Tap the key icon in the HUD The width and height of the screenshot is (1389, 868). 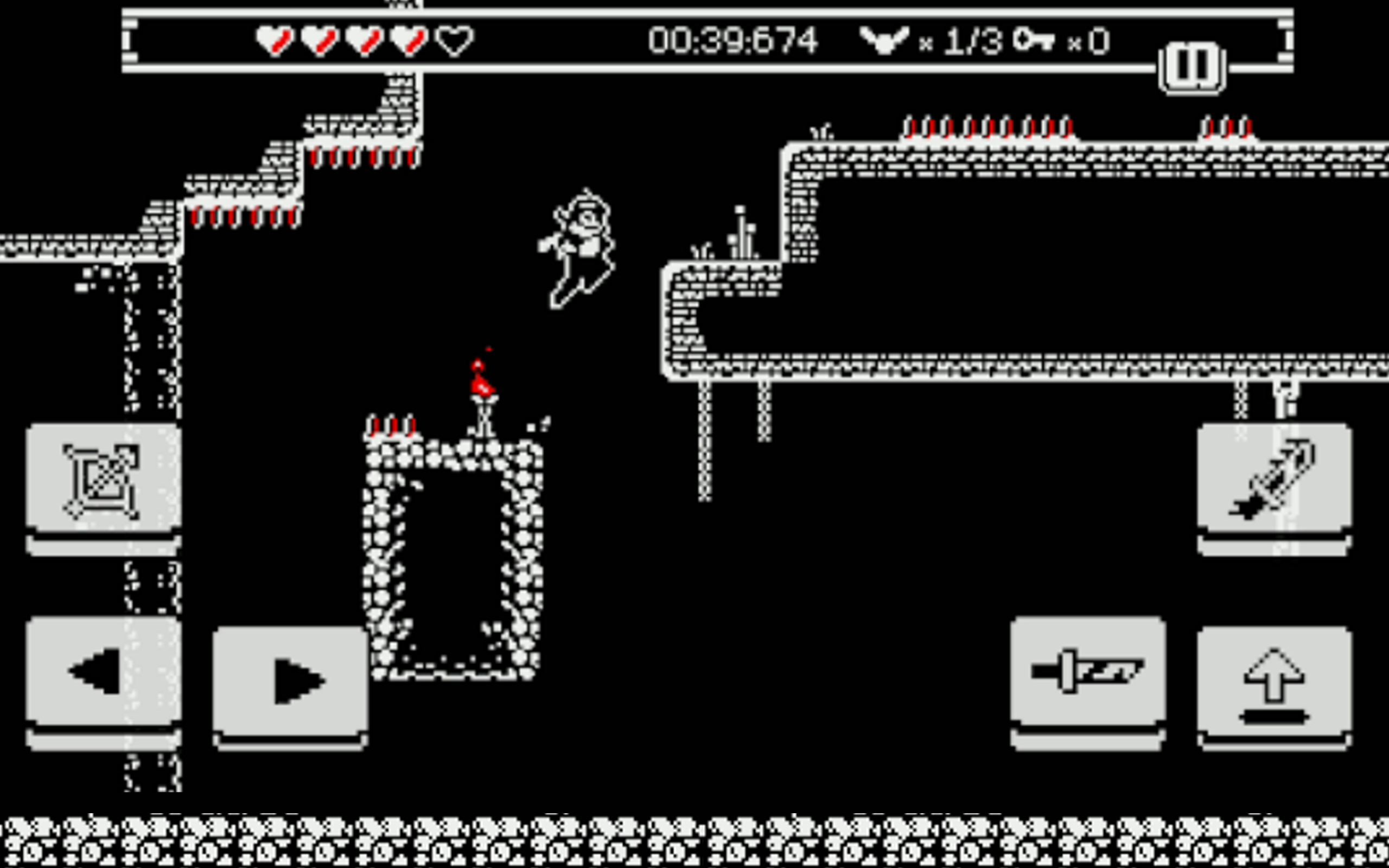(x=1033, y=40)
